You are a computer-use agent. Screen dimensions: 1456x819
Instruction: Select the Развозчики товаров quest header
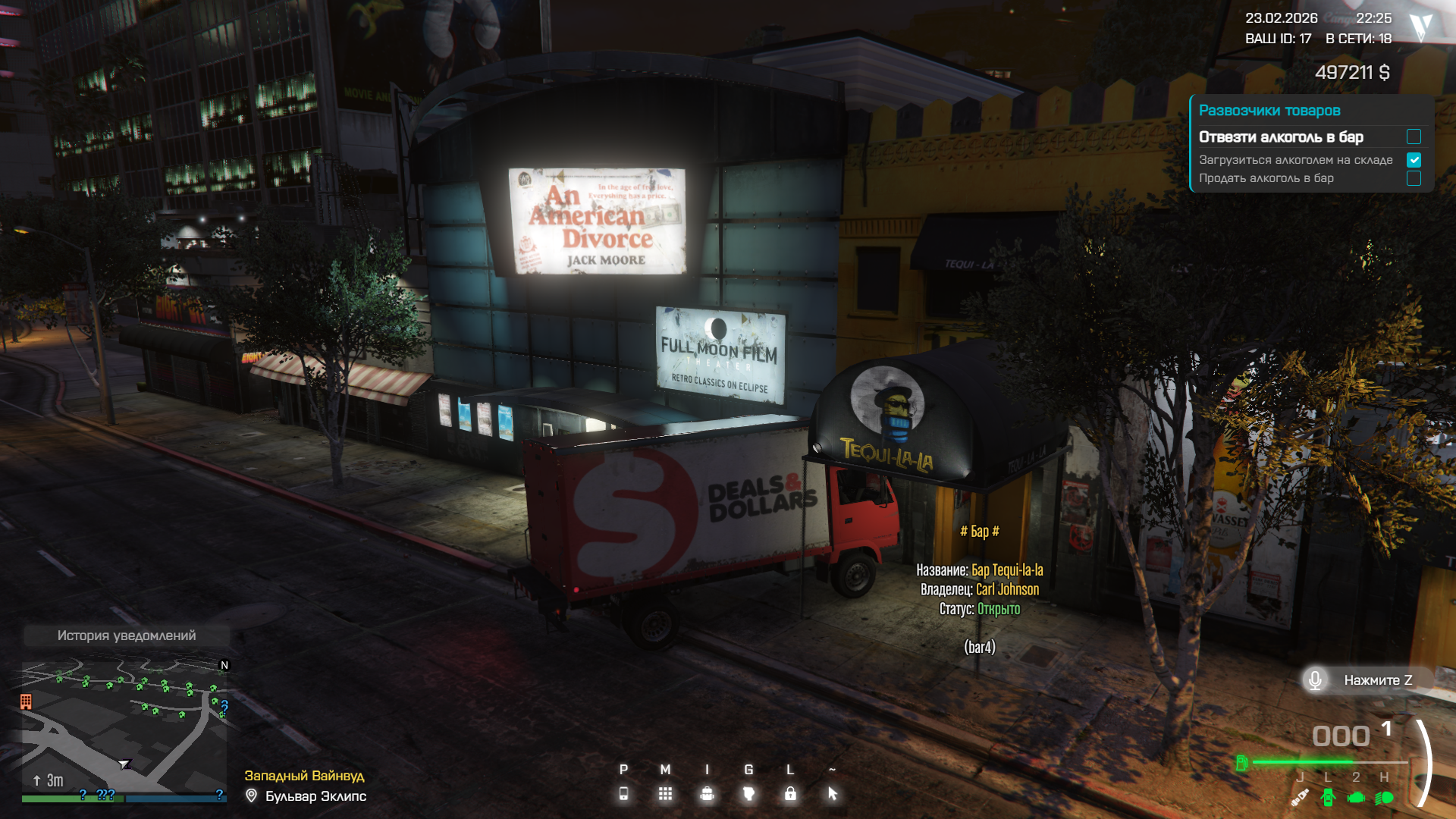pos(1269,111)
